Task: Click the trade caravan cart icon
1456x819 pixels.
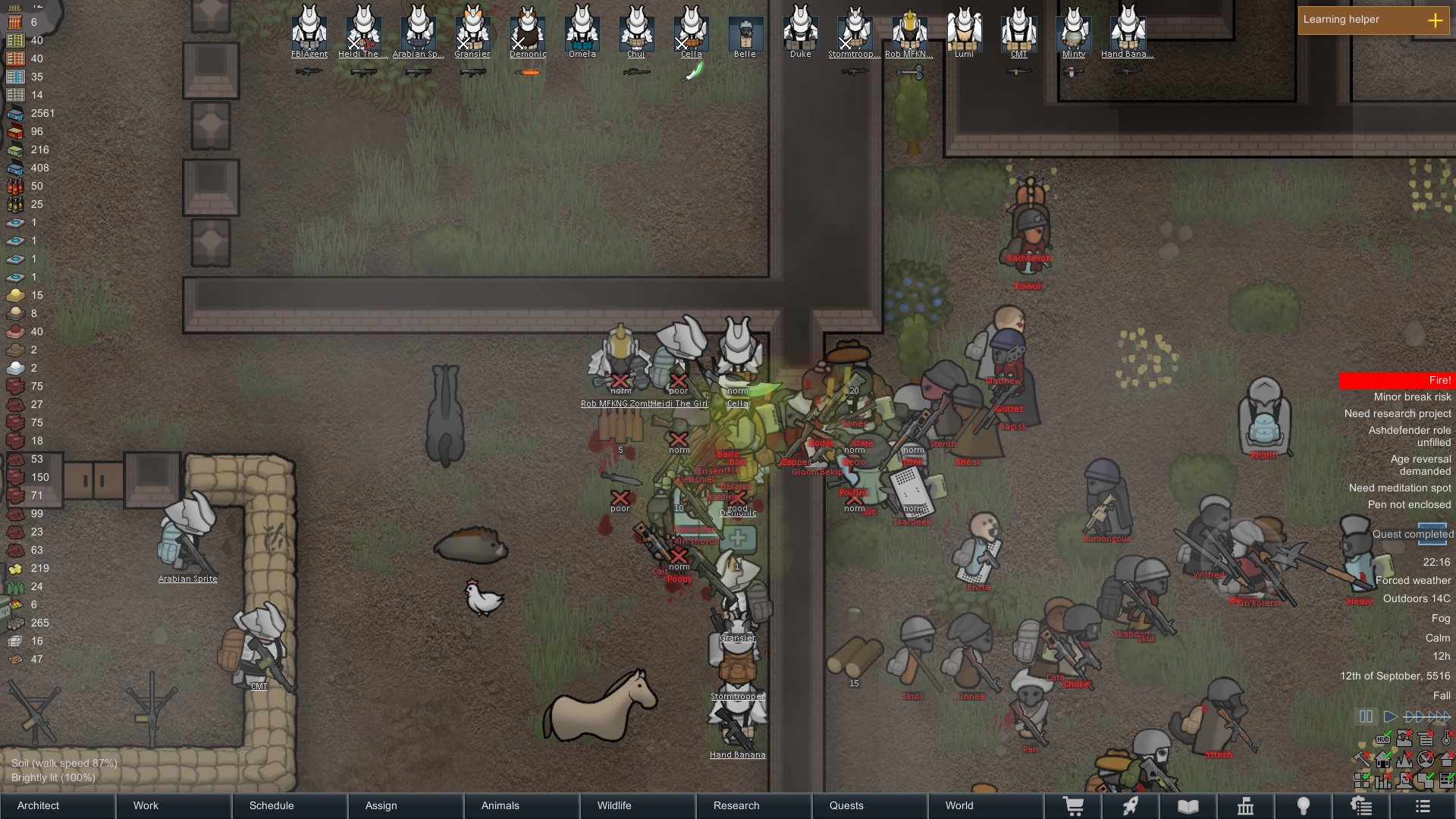Action: pyautogui.click(x=1075, y=805)
